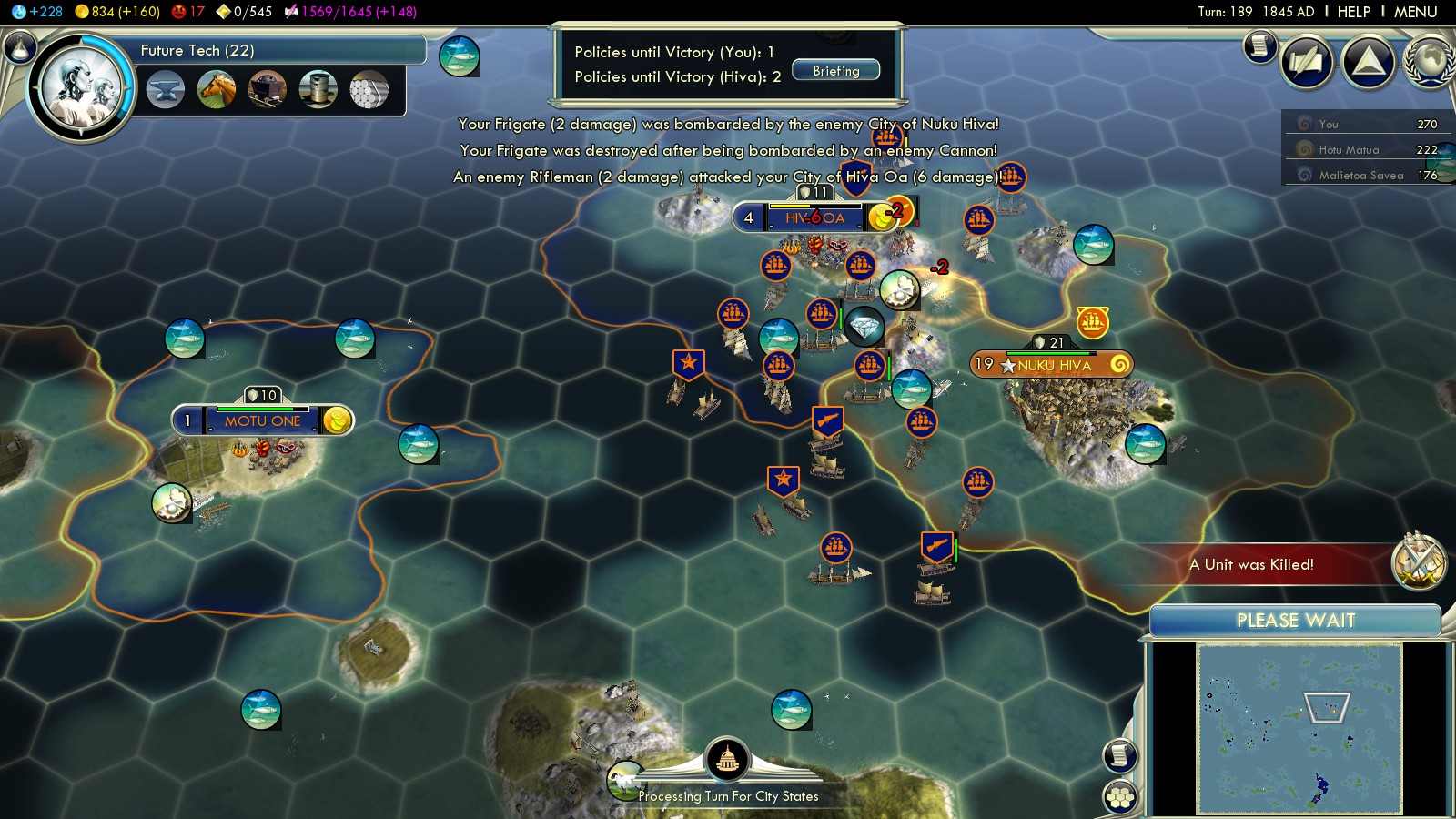This screenshot has height=819, width=1456.
Task: Select the Motu One city banner
Action: pyautogui.click(x=262, y=420)
